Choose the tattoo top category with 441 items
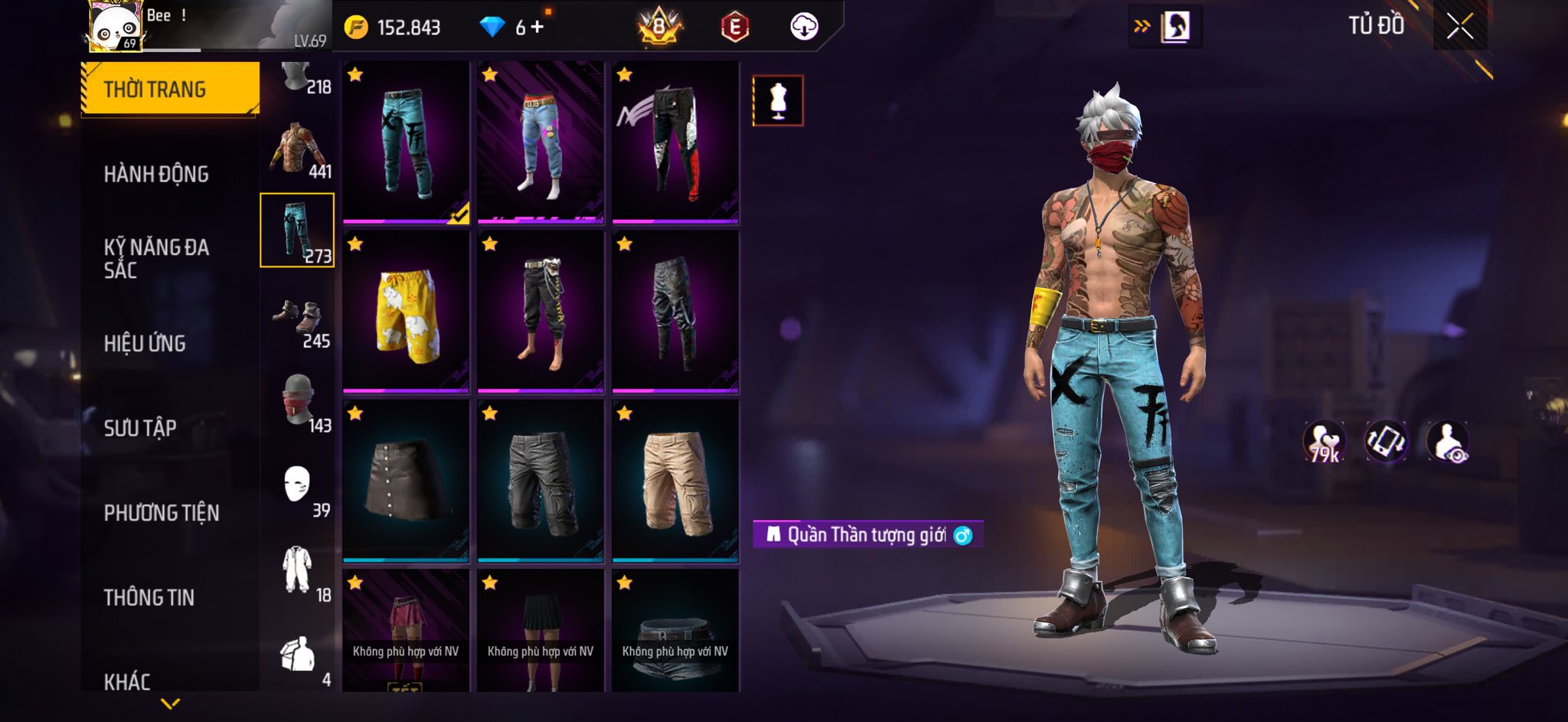Viewport: 1568px width, 722px height. 298,151
